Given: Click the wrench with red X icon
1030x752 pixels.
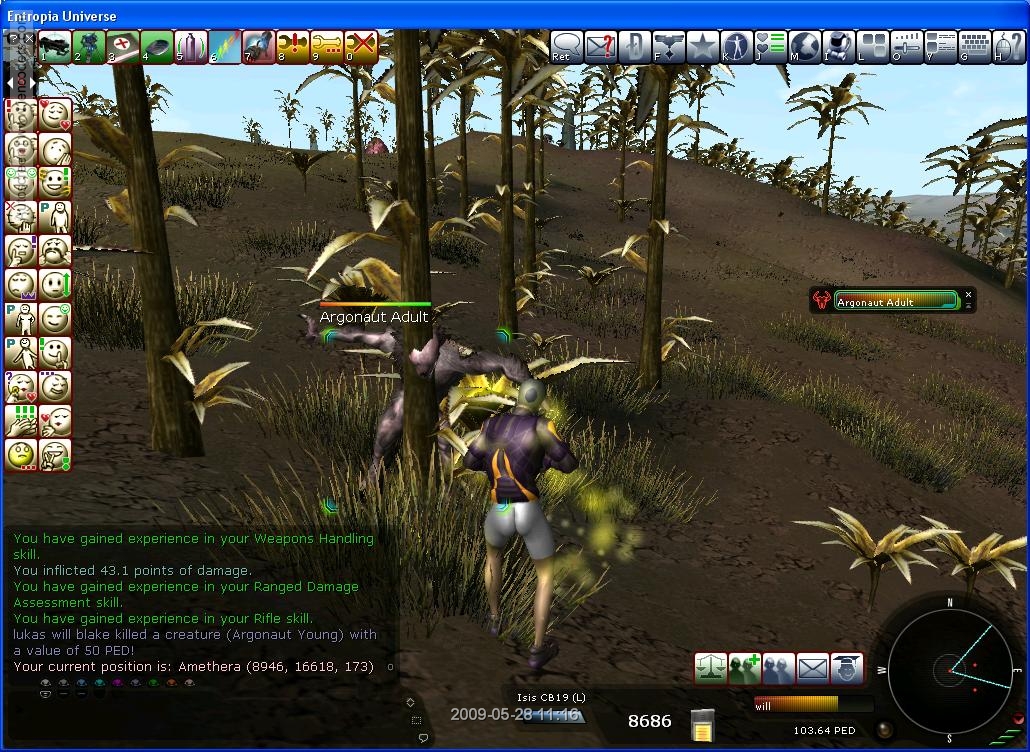Looking at the screenshot, I should click(361, 46).
